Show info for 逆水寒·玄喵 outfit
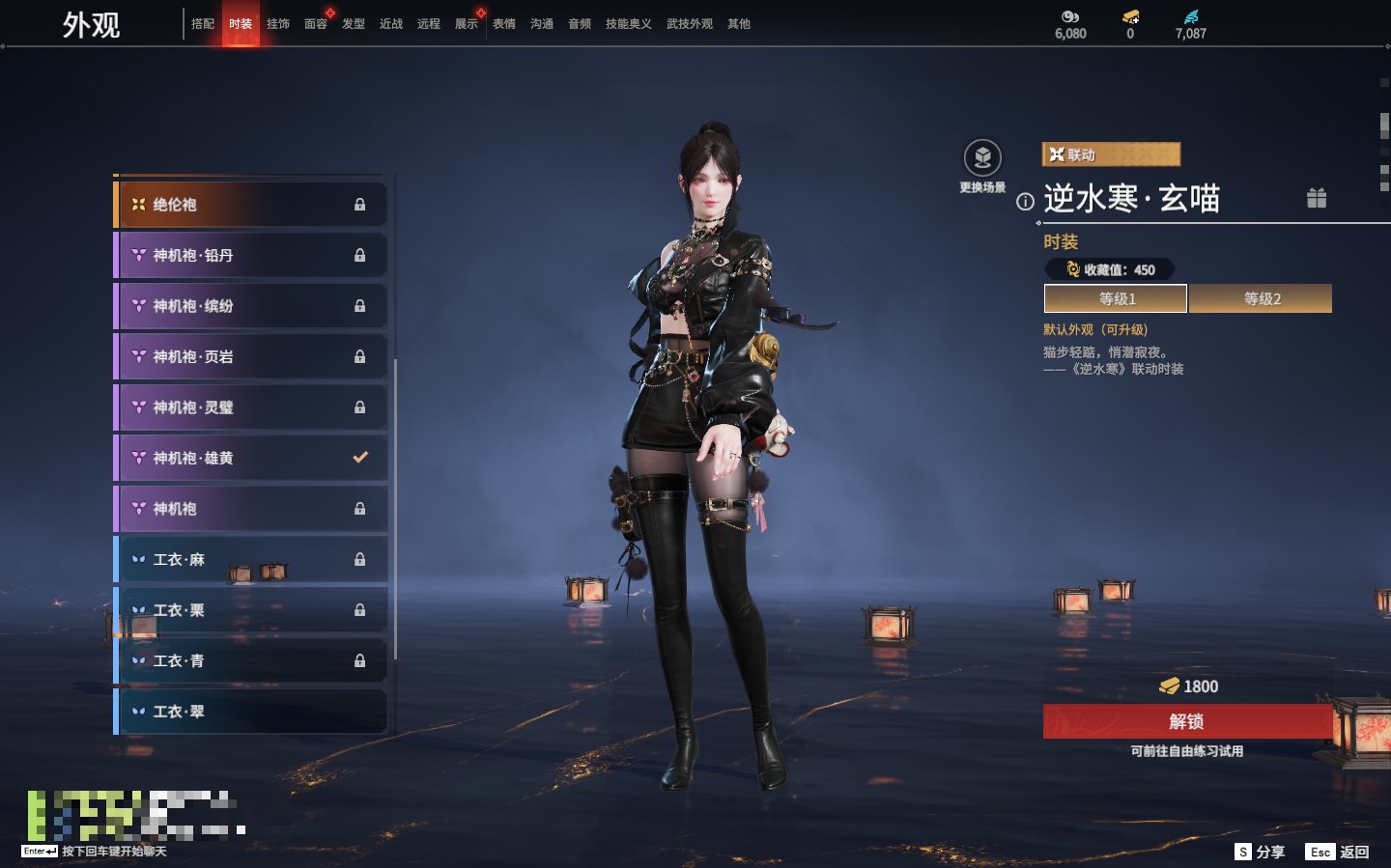Screen dimensions: 1391x868 [x=1025, y=202]
